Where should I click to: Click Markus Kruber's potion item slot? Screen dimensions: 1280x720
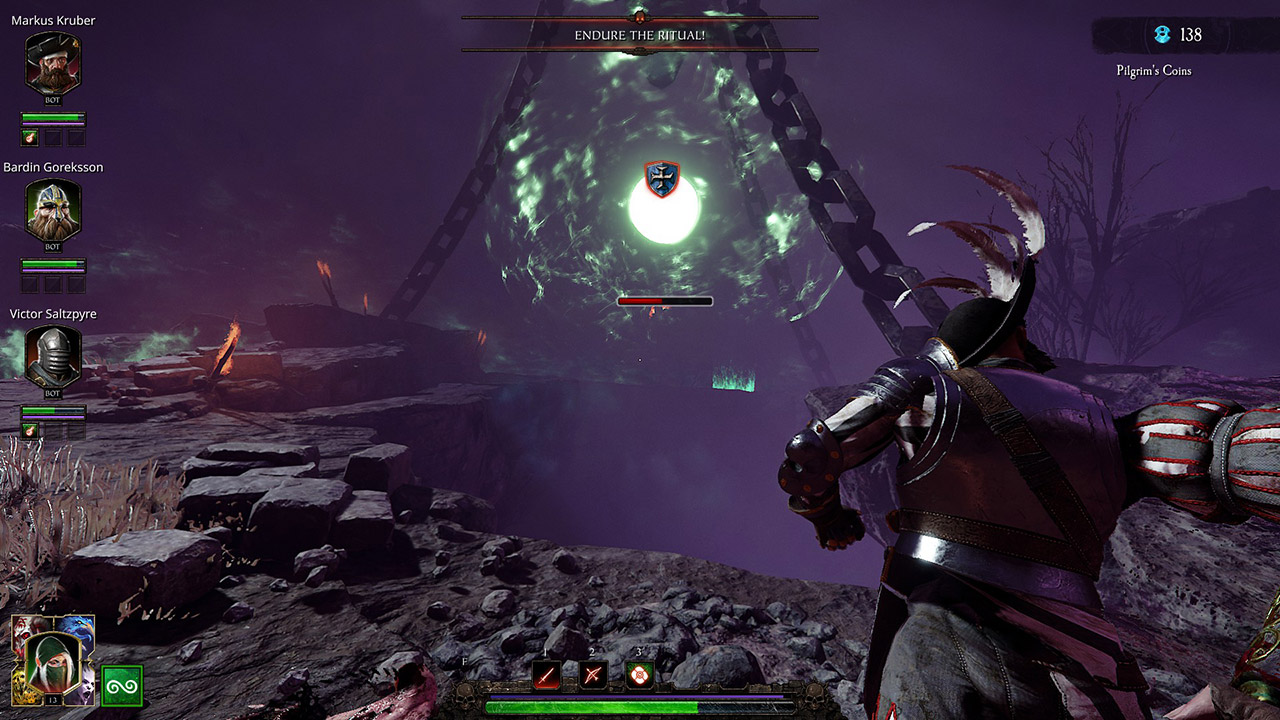(29, 138)
